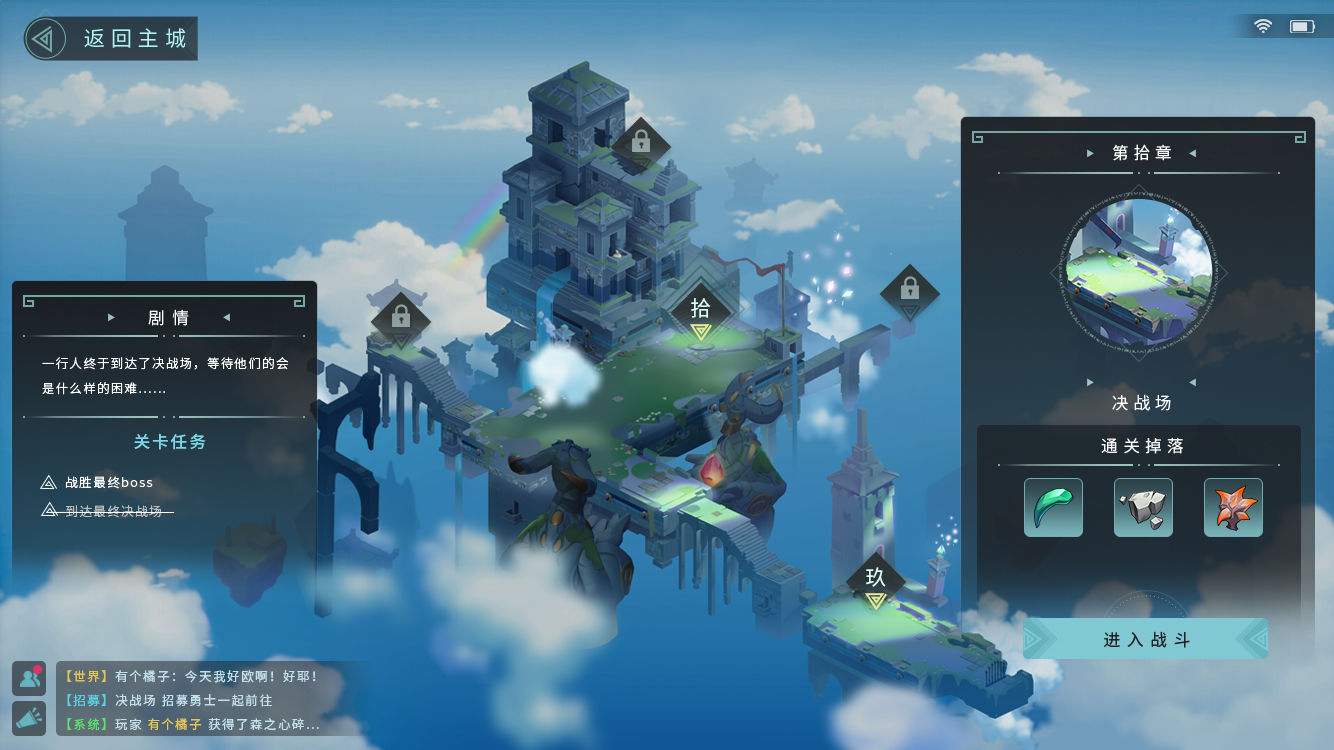Start battle with 进入战斗 button
The image size is (1334, 750).
pyautogui.click(x=1145, y=639)
